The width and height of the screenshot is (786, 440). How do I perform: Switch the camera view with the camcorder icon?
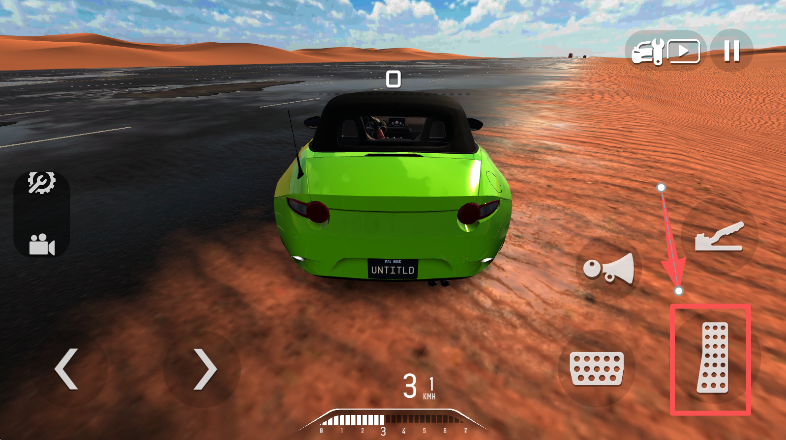tap(41, 244)
